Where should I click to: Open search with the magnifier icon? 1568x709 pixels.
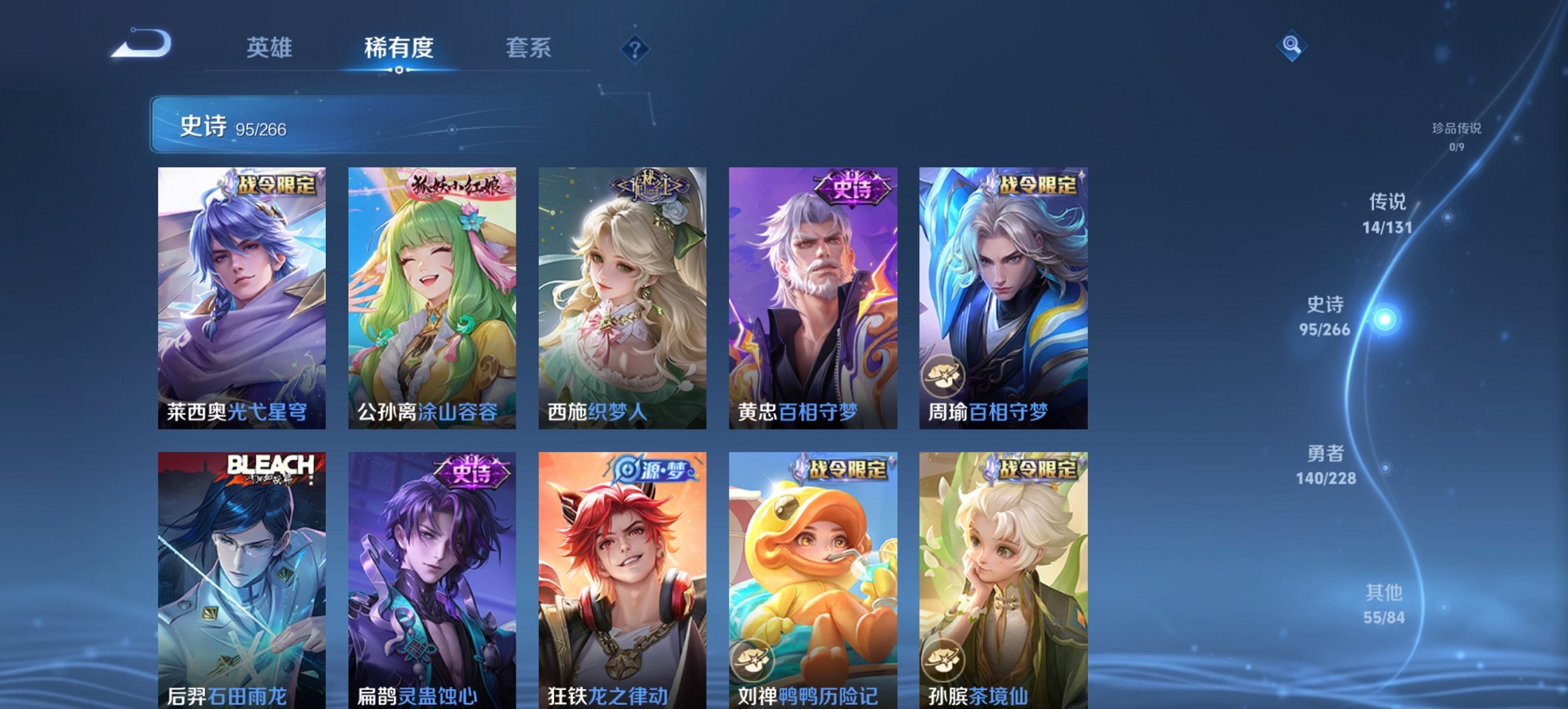click(1292, 46)
